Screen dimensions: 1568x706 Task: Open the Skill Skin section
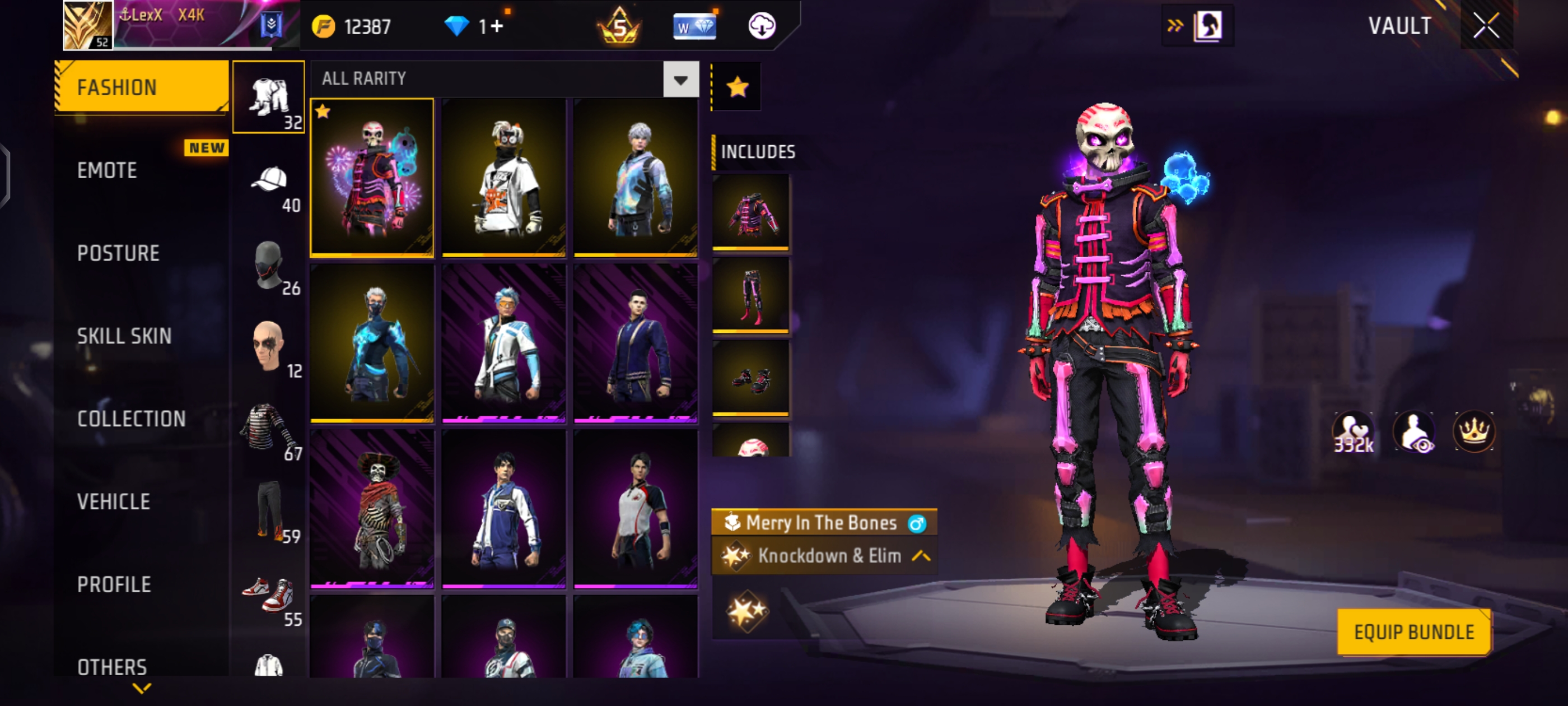pos(124,336)
